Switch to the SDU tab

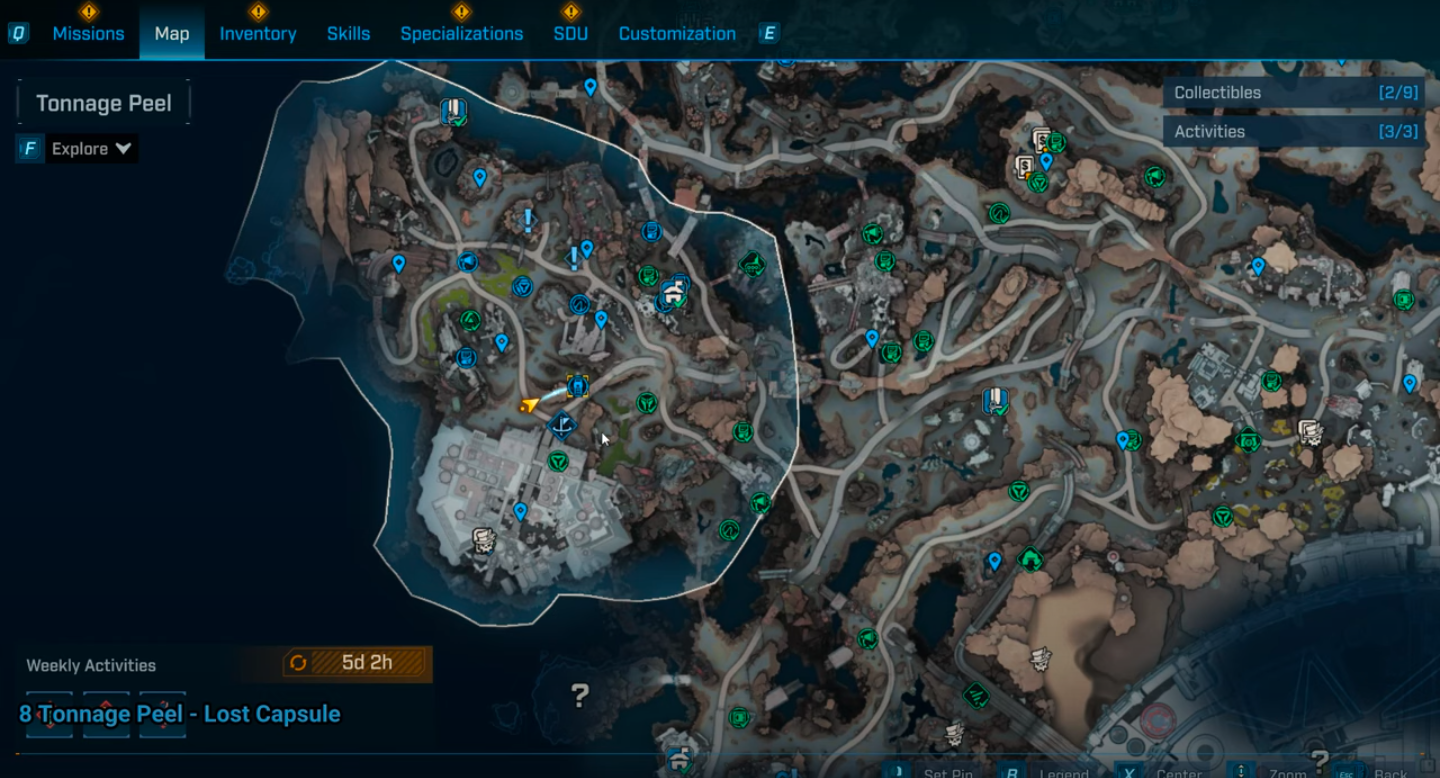(571, 34)
